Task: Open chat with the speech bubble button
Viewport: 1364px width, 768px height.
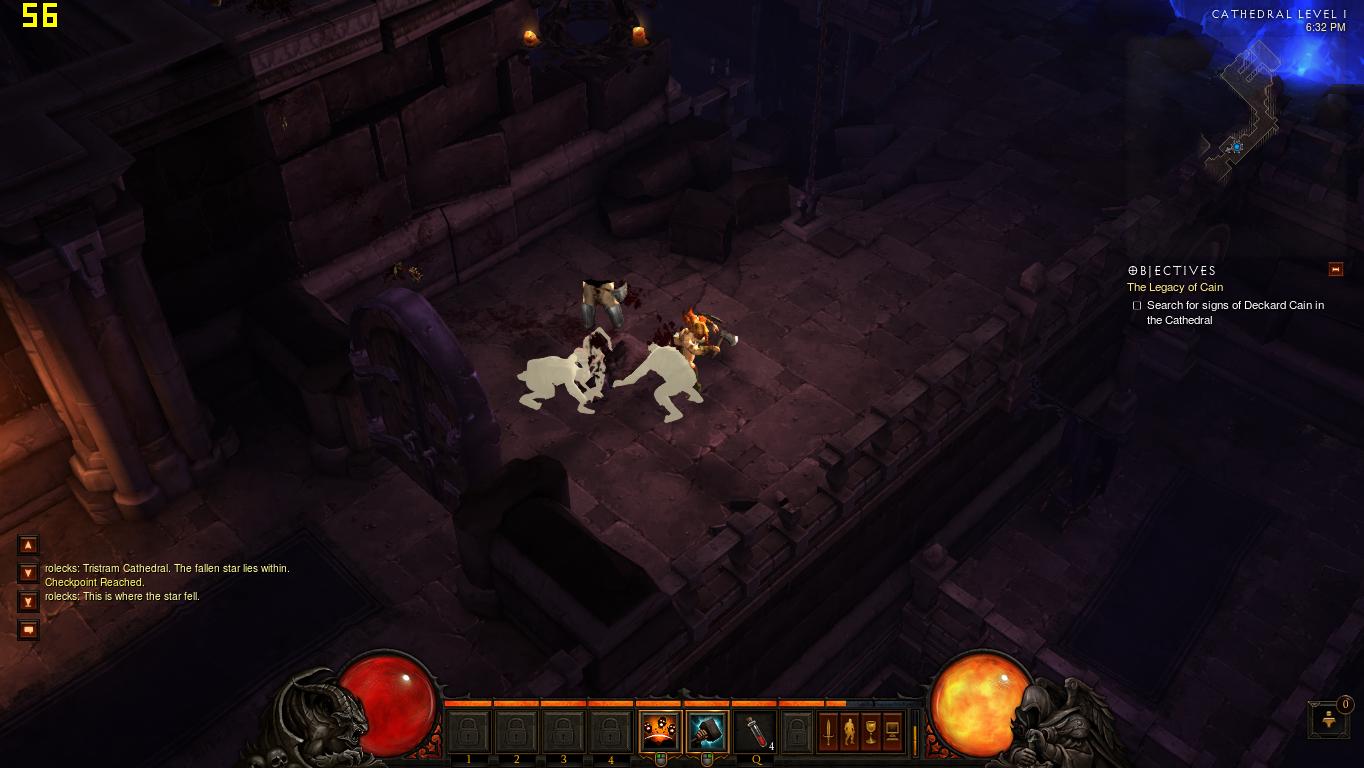Action: click(28, 630)
